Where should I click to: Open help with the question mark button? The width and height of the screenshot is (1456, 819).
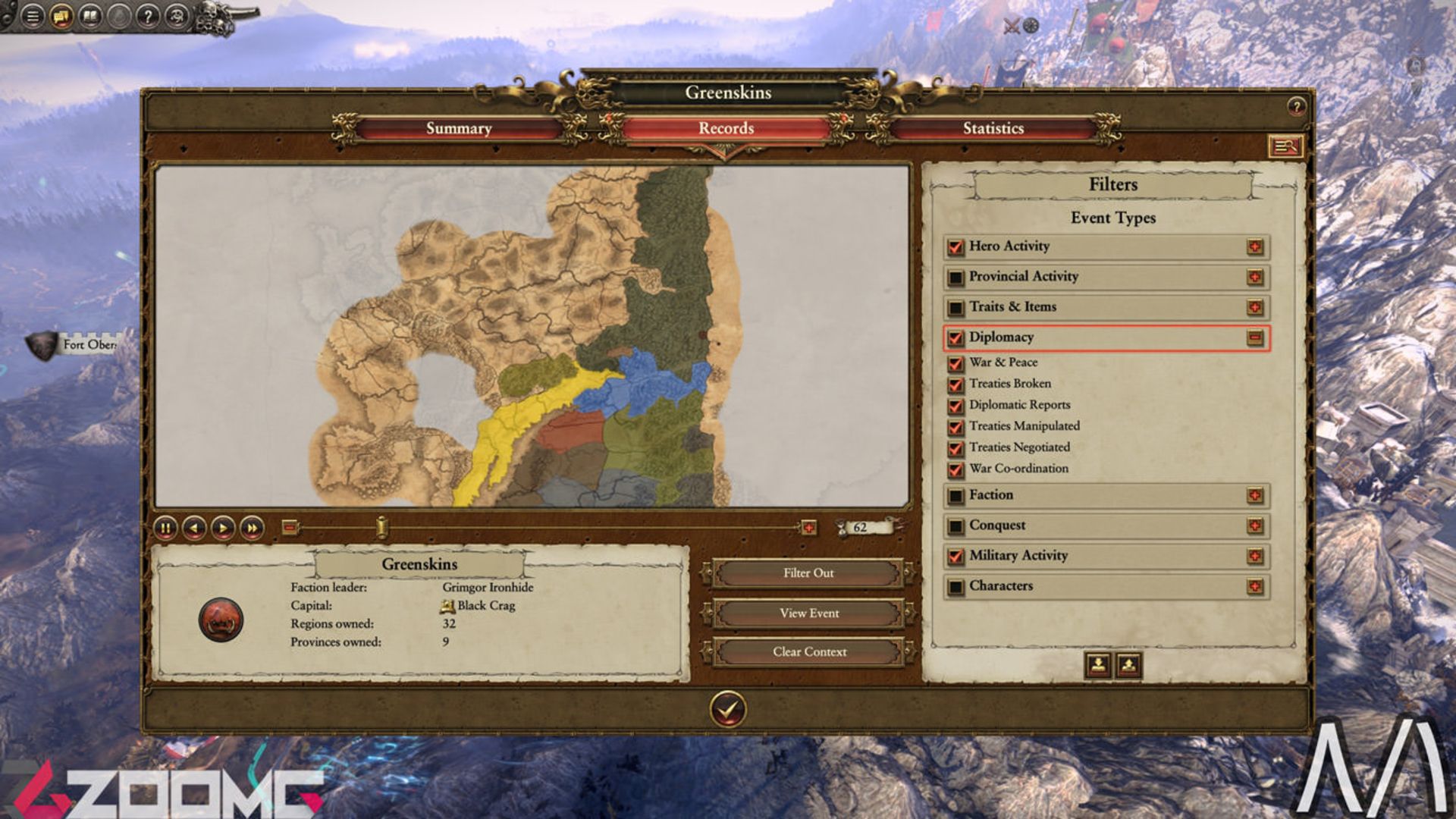(x=1296, y=107)
